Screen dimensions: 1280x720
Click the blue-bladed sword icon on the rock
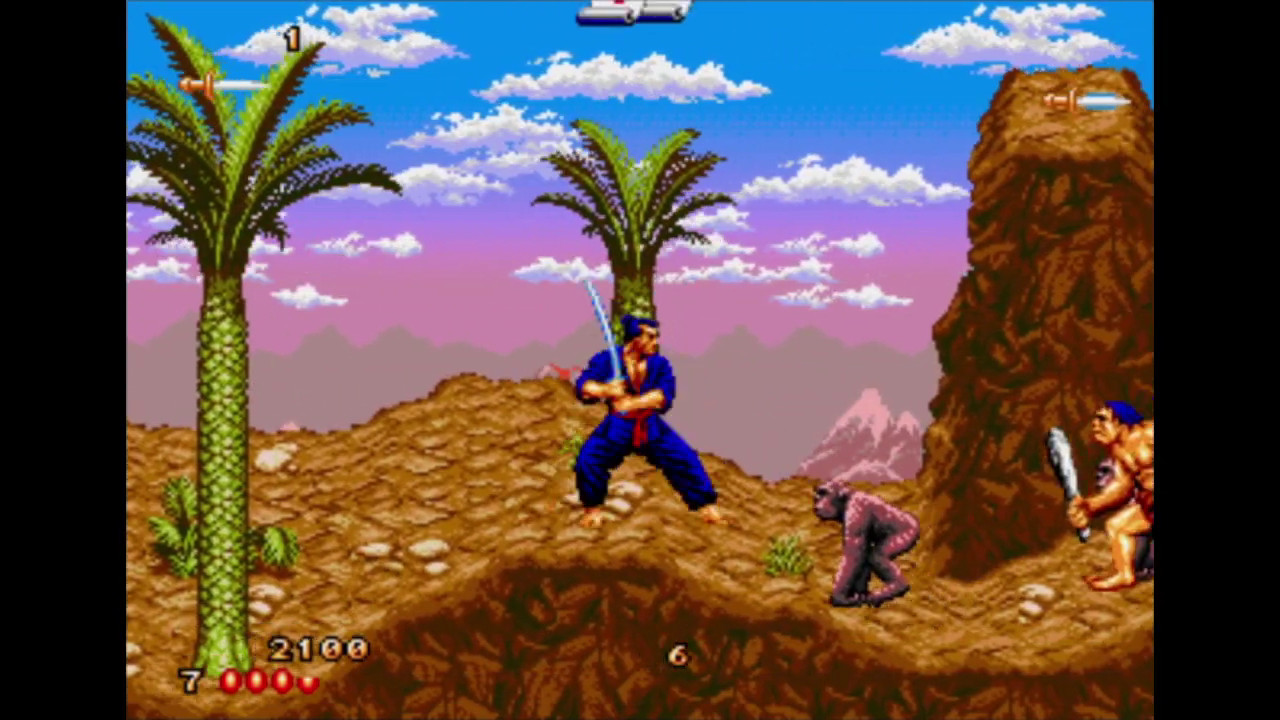click(1087, 101)
